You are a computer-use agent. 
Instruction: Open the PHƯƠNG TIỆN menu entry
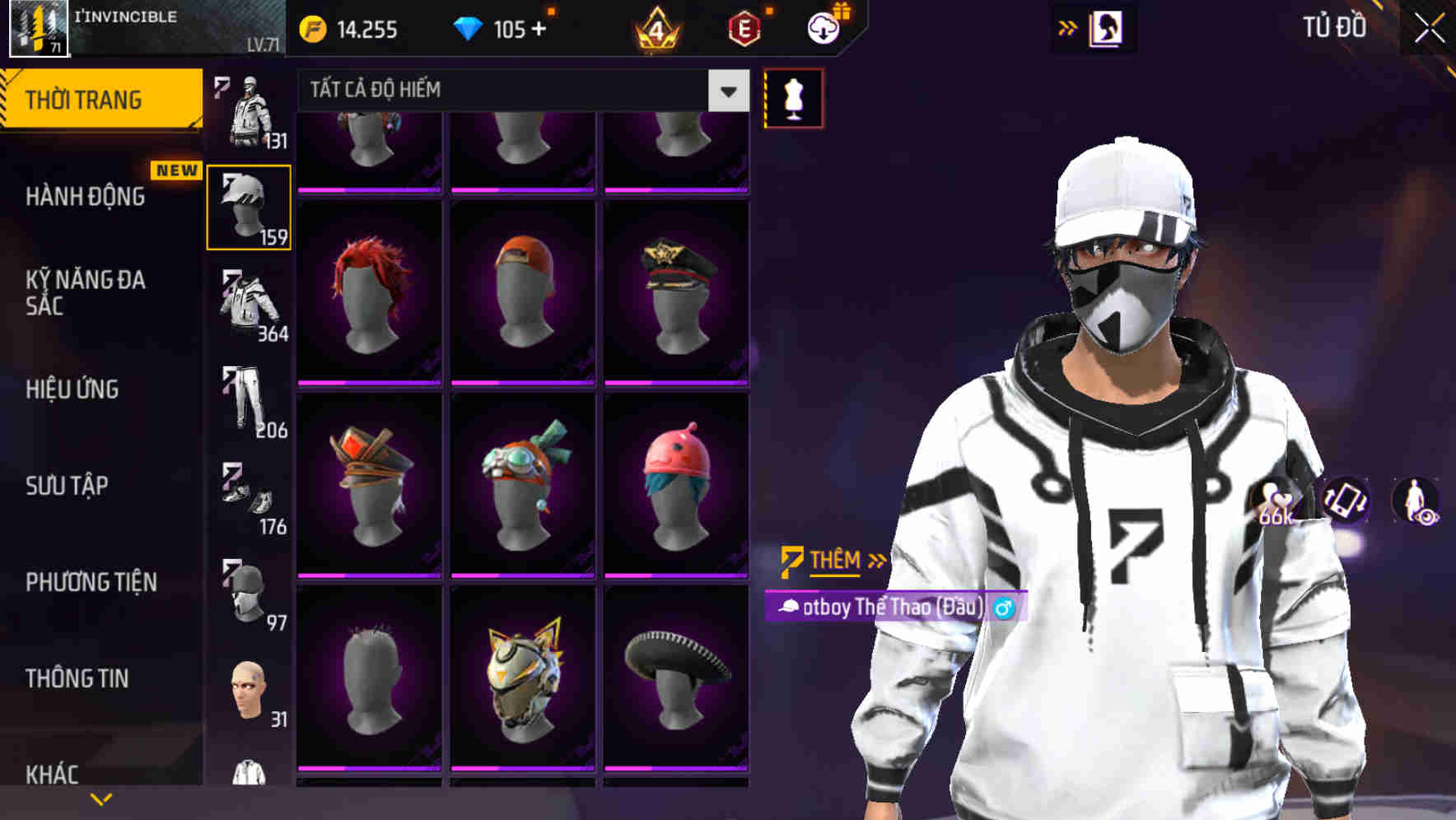(93, 582)
